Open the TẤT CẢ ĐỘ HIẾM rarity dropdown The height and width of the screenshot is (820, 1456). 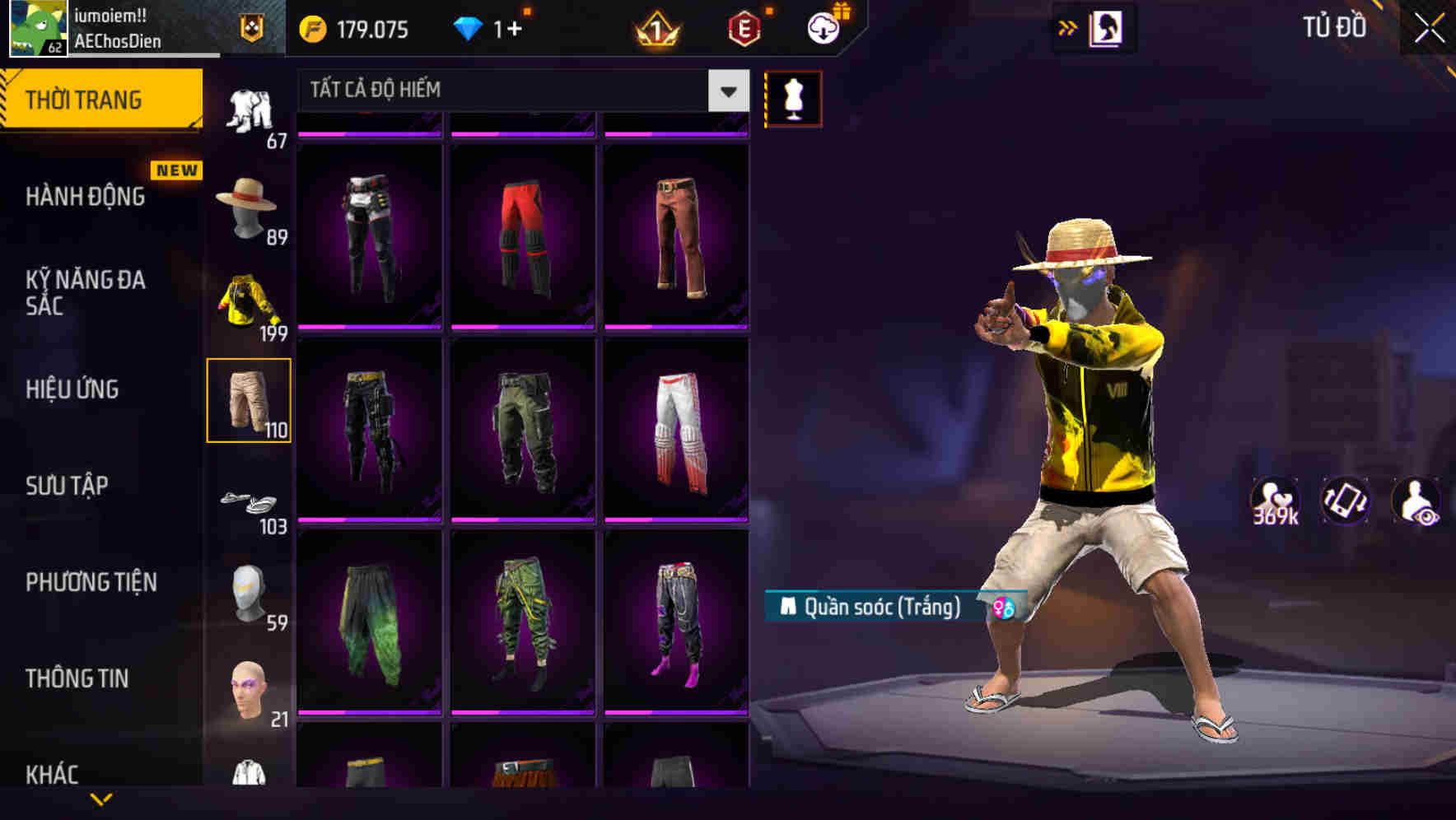coord(519,90)
